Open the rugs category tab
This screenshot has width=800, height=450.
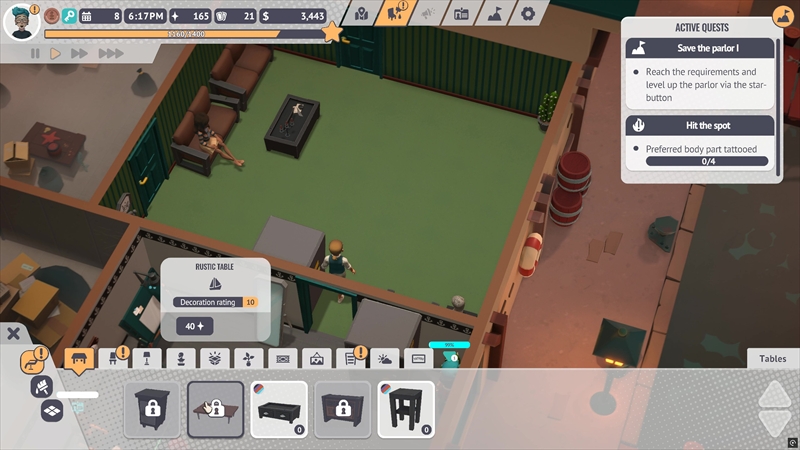283,359
